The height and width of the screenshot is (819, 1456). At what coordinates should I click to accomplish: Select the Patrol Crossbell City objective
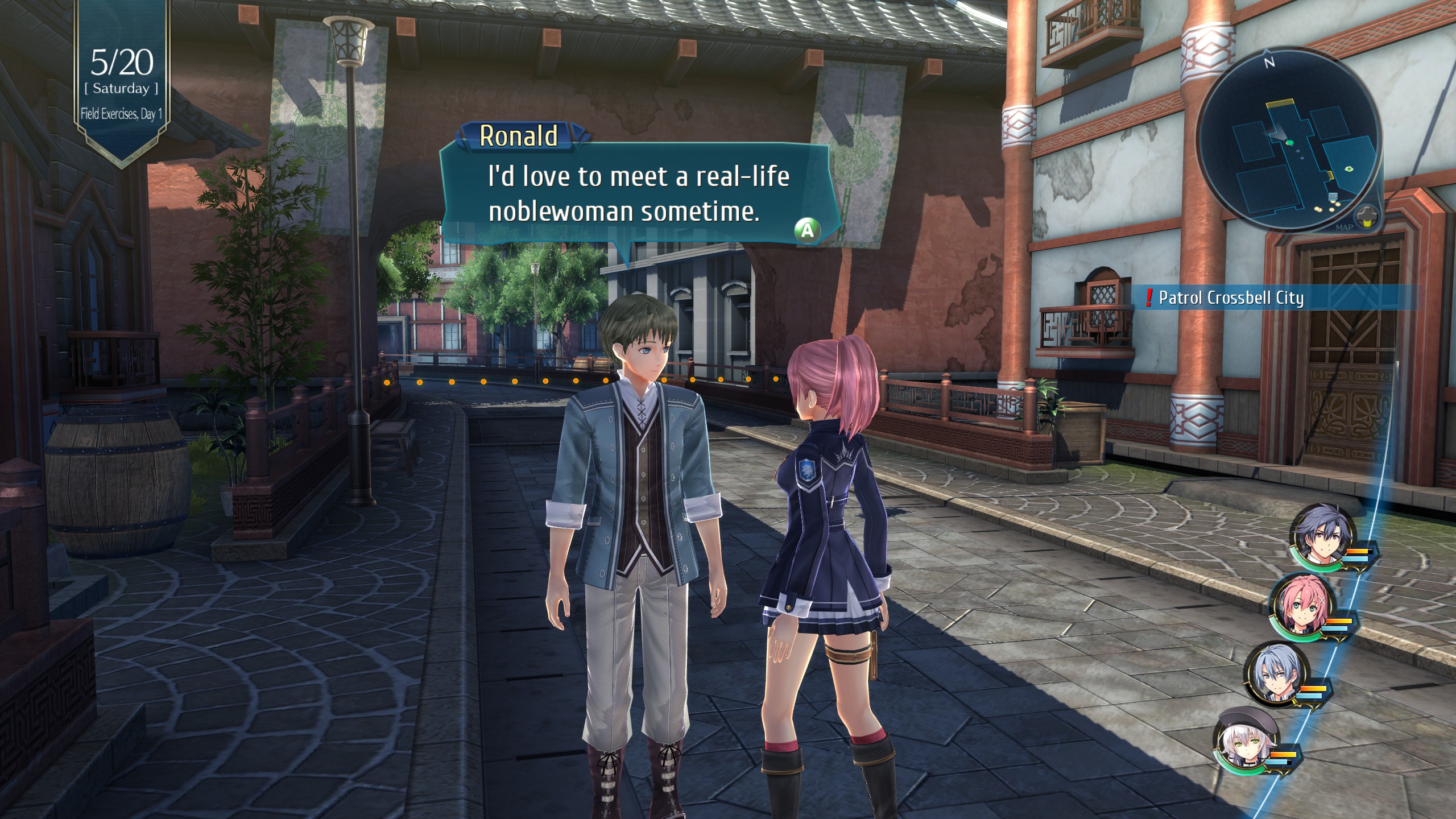tap(1231, 298)
